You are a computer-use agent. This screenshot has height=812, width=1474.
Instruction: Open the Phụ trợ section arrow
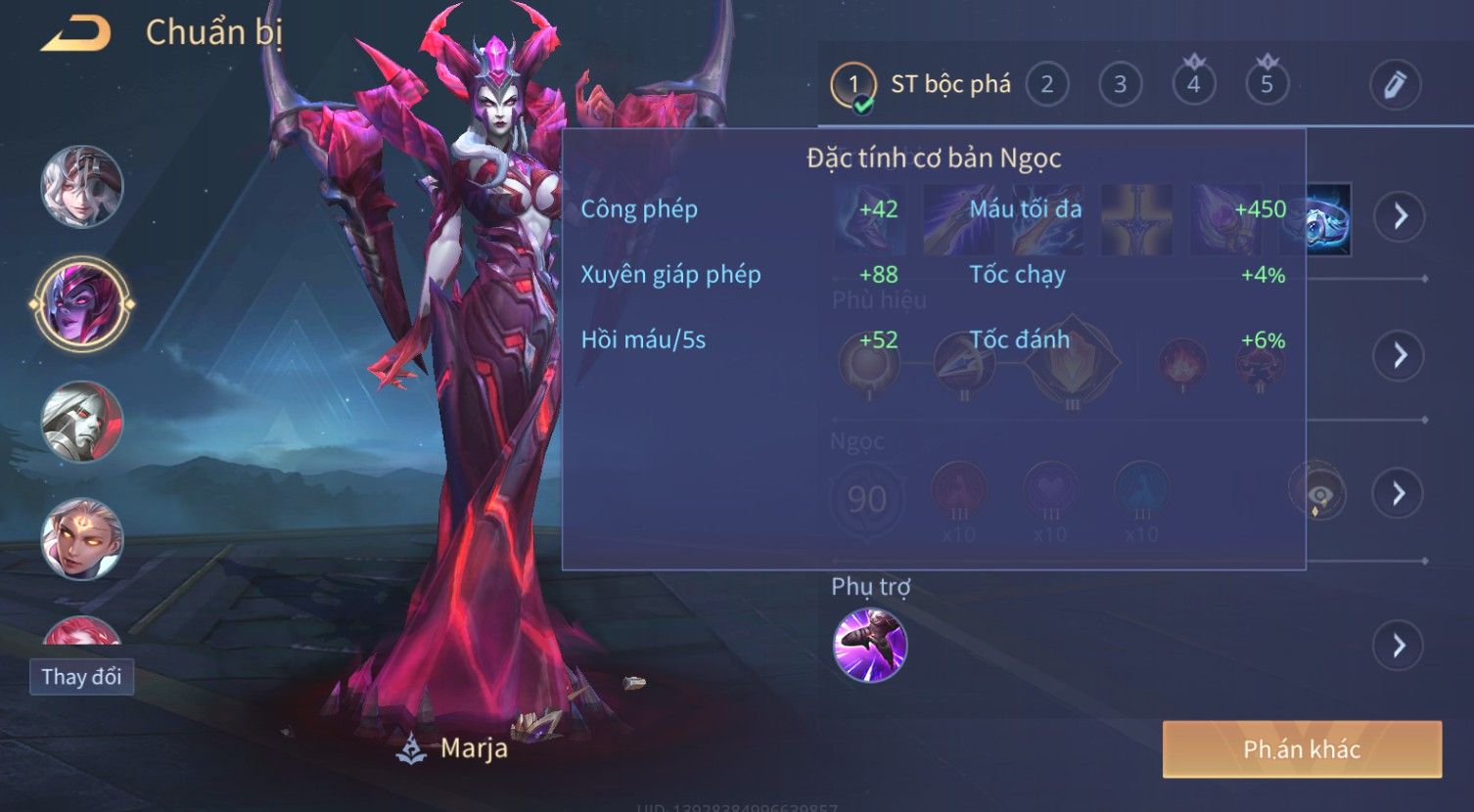[x=1400, y=645]
